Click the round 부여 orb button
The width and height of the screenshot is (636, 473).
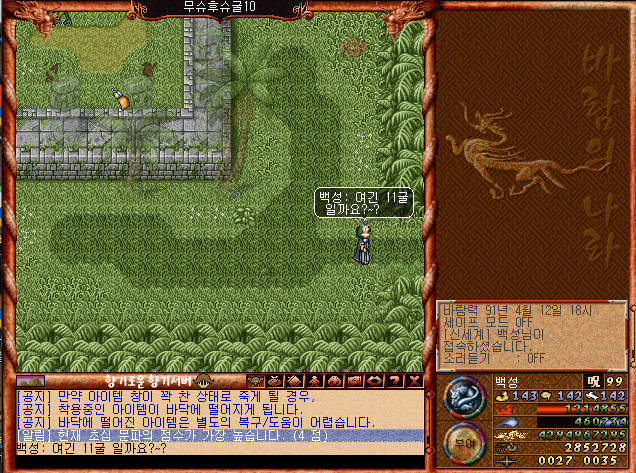463,444
